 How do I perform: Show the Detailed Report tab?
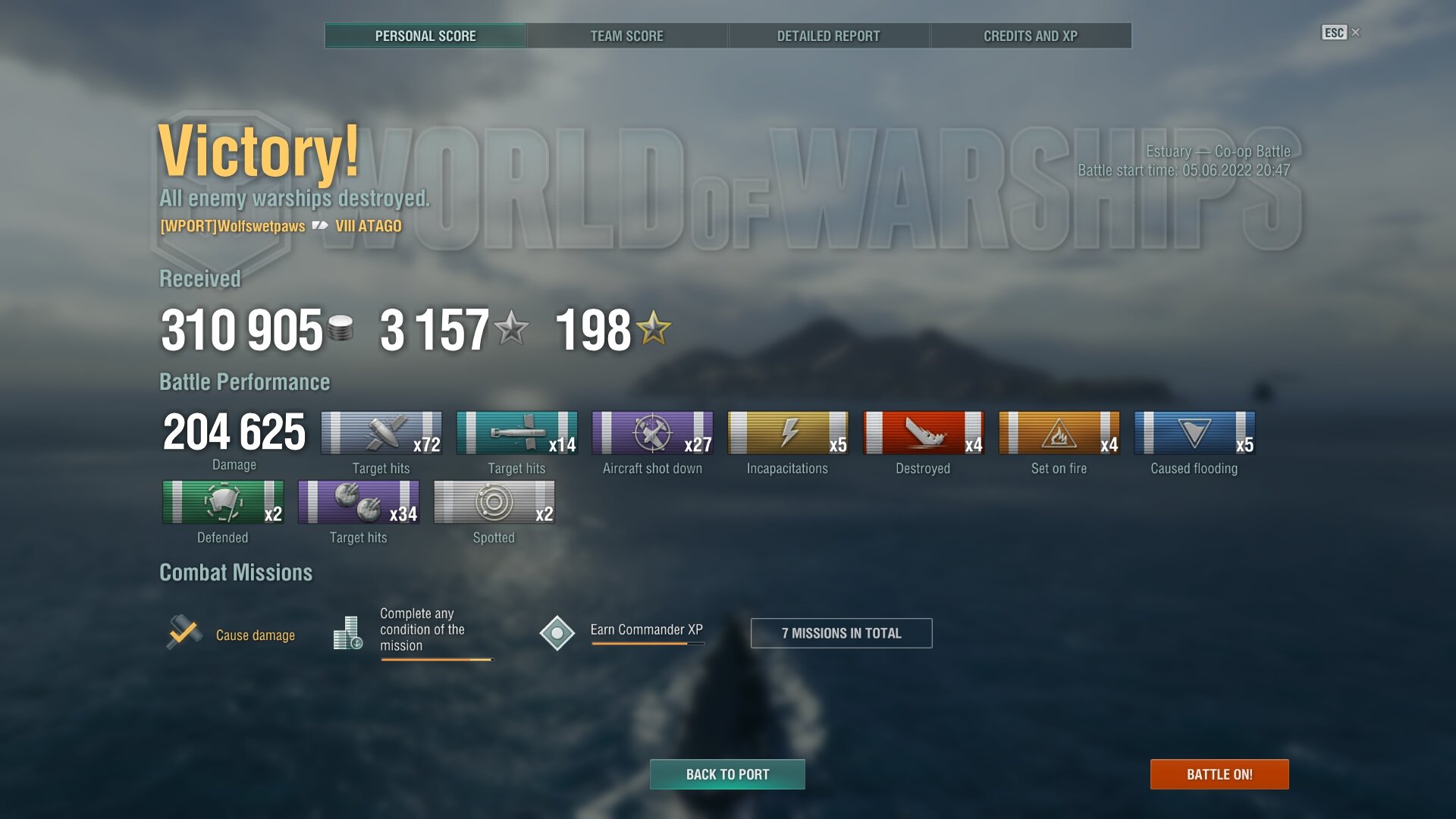[828, 36]
